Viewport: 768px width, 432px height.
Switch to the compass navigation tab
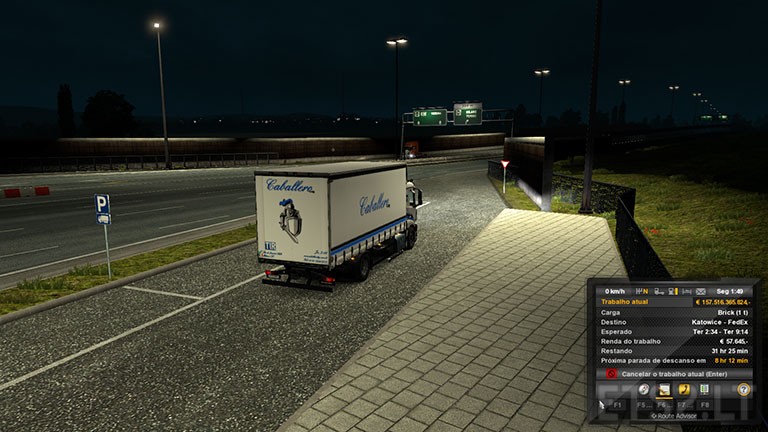point(644,389)
